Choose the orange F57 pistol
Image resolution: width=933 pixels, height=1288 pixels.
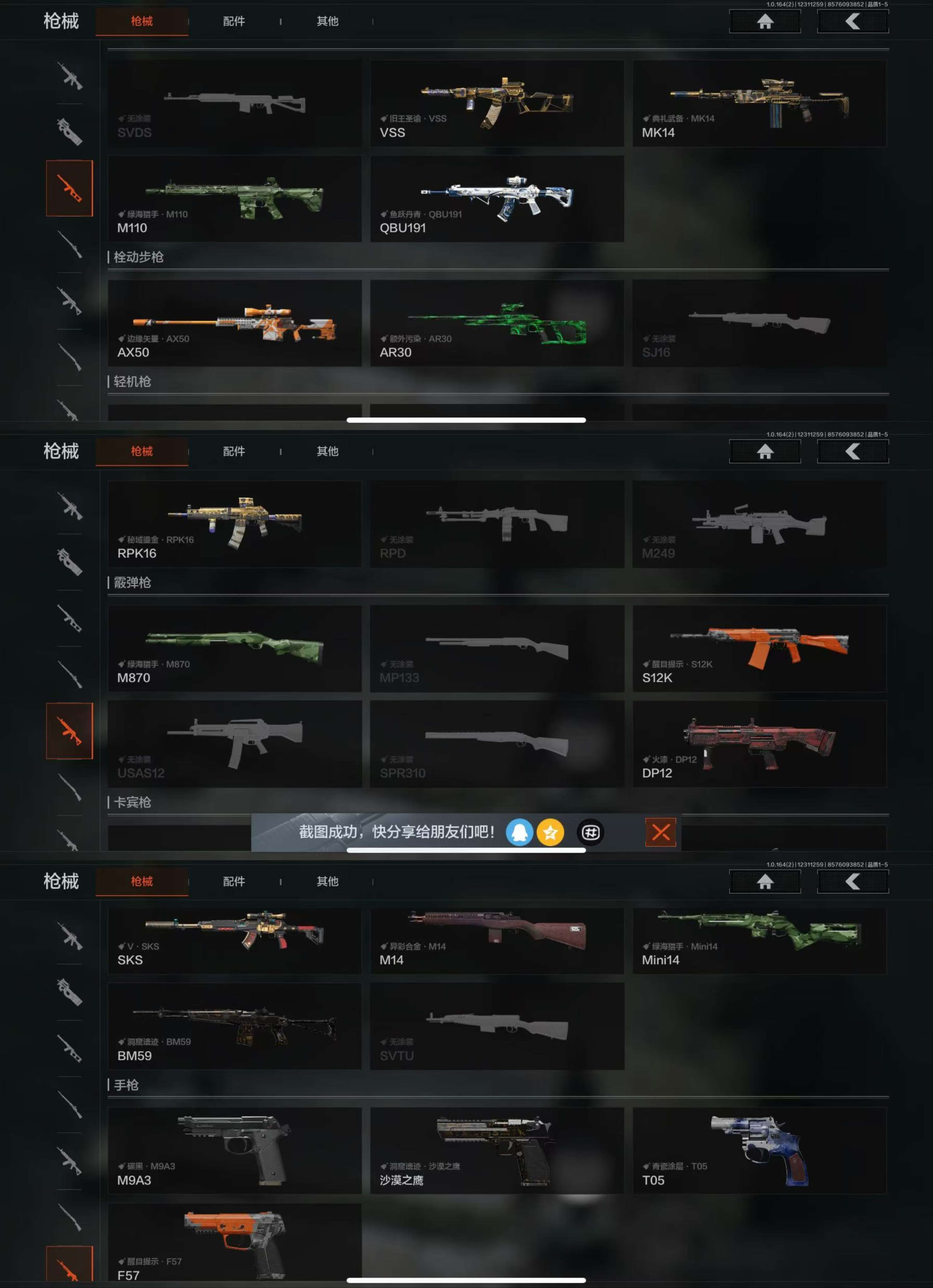click(x=234, y=1244)
